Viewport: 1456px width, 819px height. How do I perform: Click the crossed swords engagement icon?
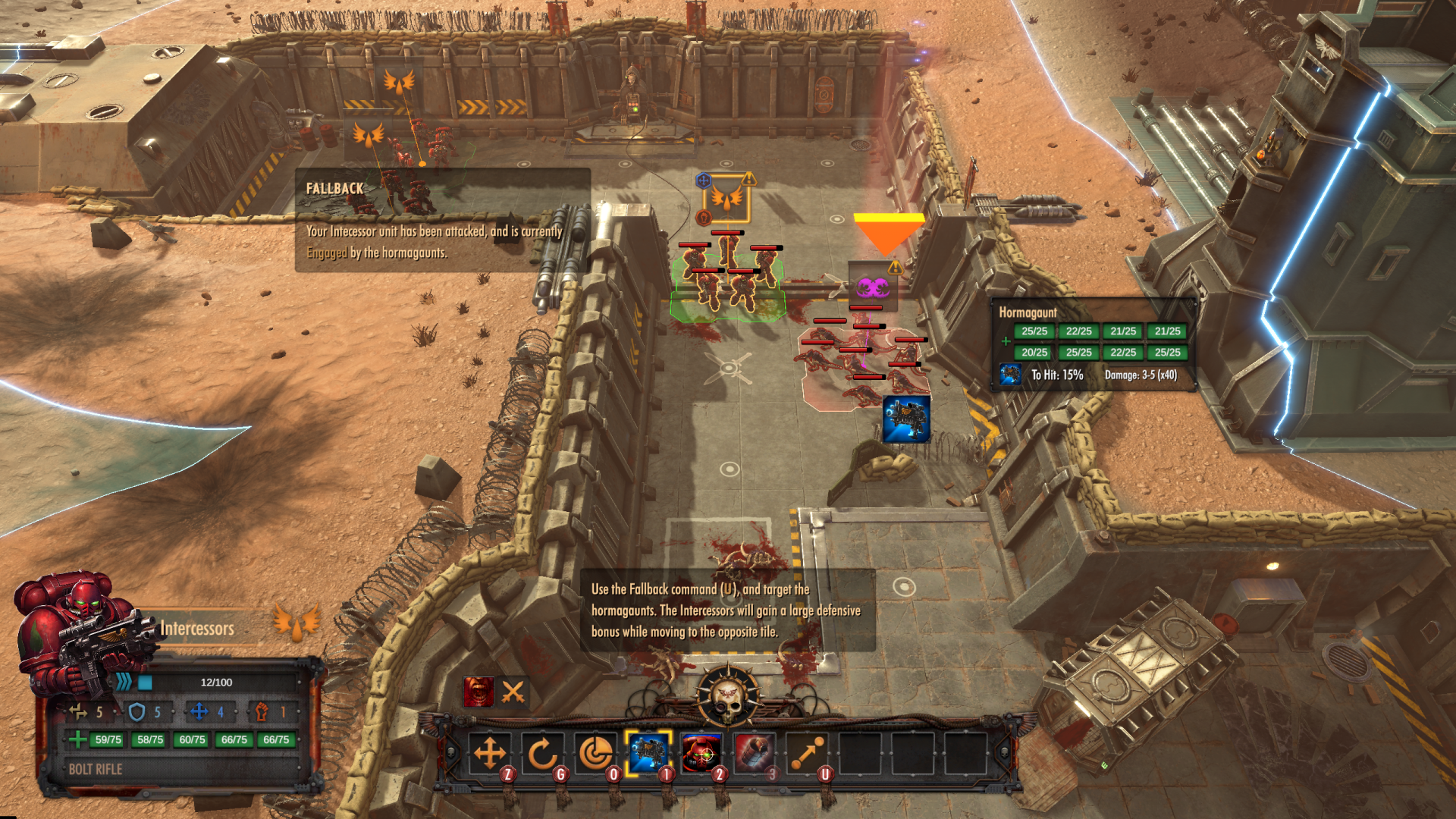pos(514,692)
